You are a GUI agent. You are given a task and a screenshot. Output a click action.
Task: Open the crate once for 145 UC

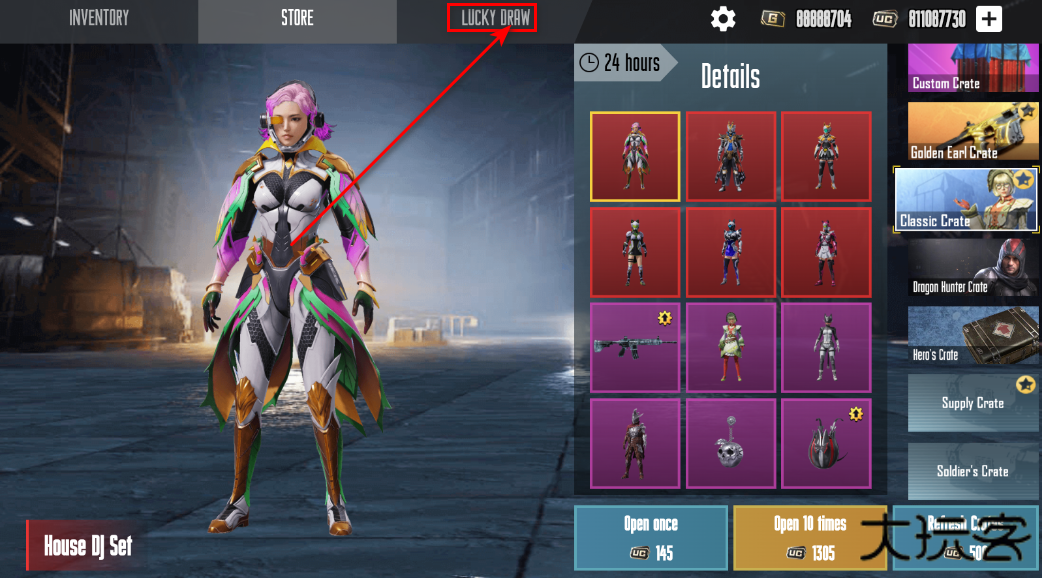coord(650,538)
